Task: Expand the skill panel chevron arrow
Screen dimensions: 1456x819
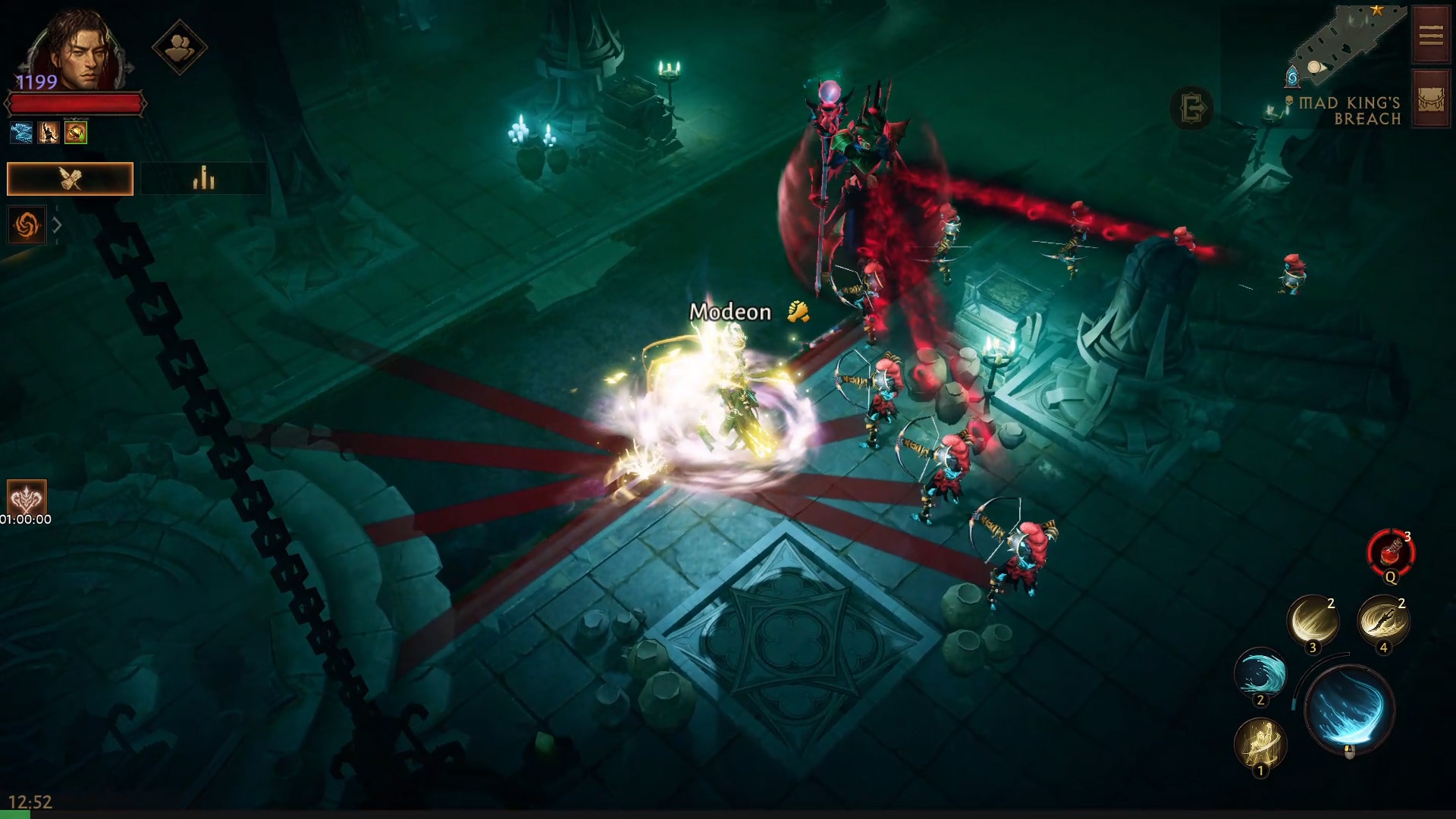Action: (58, 224)
